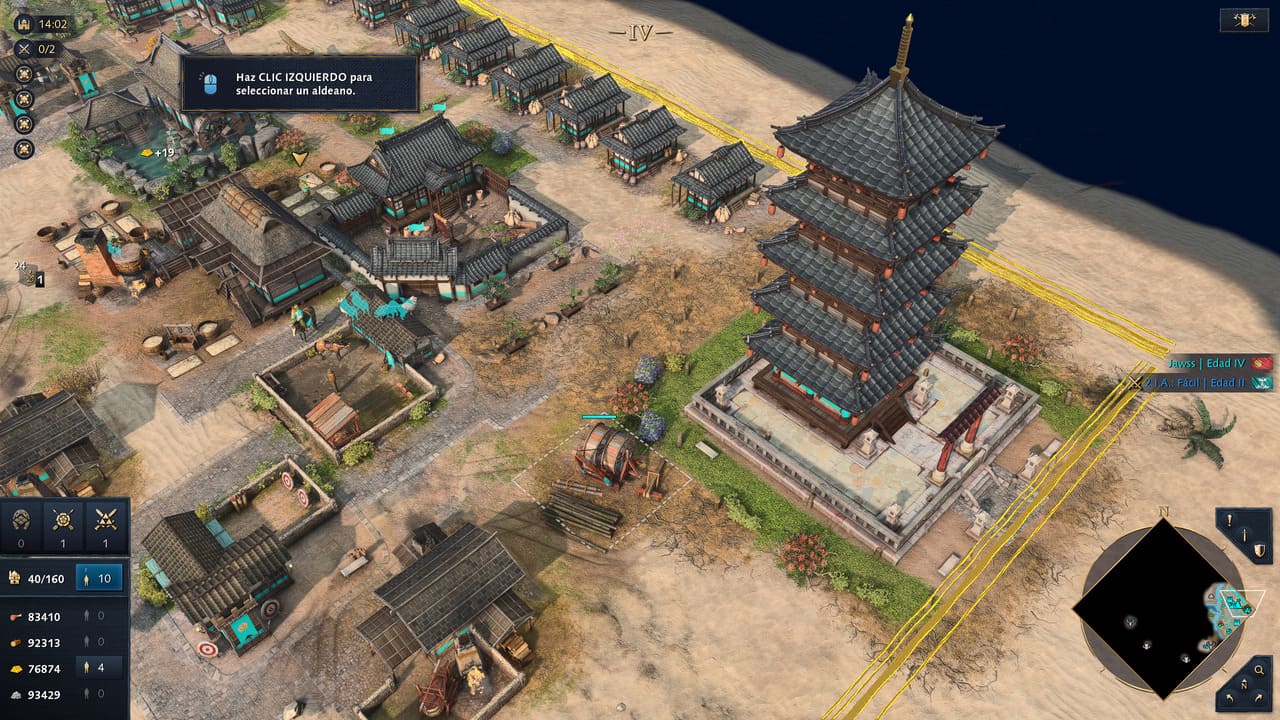Select the helmet unit group icon
The height and width of the screenshot is (720, 1280).
[x=22, y=519]
